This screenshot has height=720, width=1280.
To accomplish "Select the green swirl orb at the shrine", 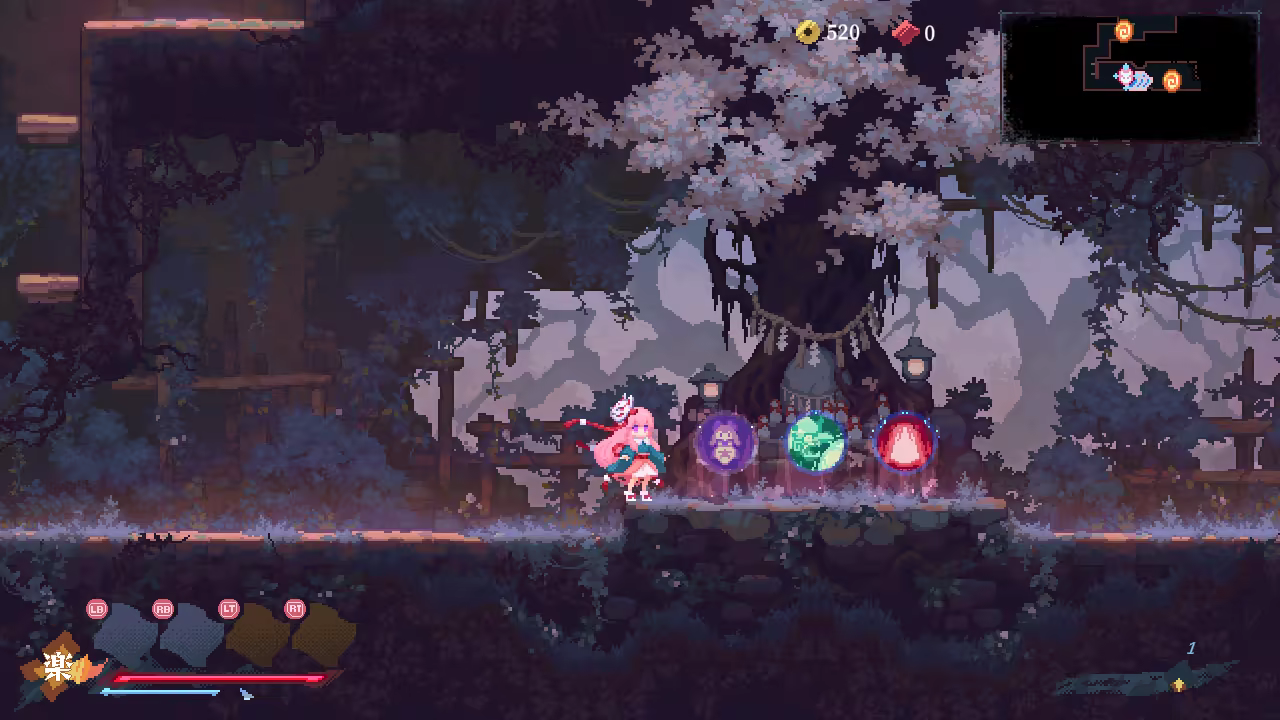I will pyautogui.click(x=815, y=443).
